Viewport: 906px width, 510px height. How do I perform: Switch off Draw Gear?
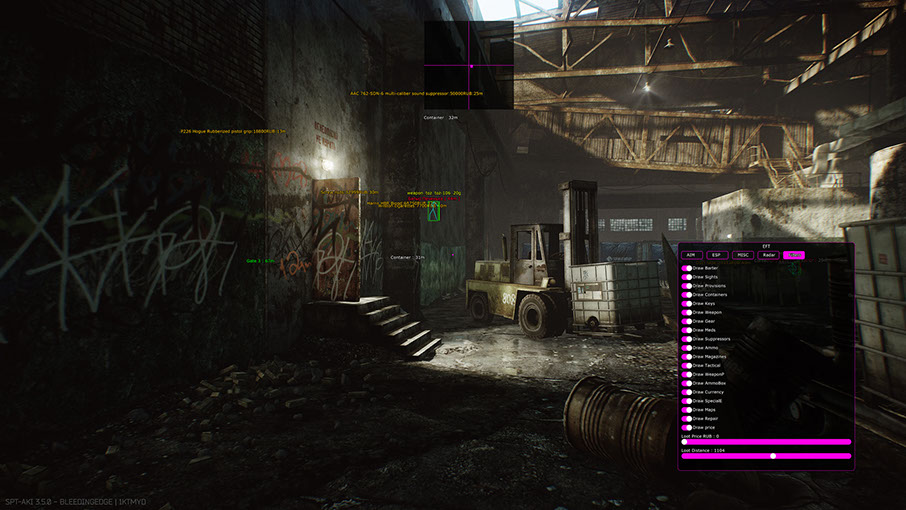coord(687,321)
